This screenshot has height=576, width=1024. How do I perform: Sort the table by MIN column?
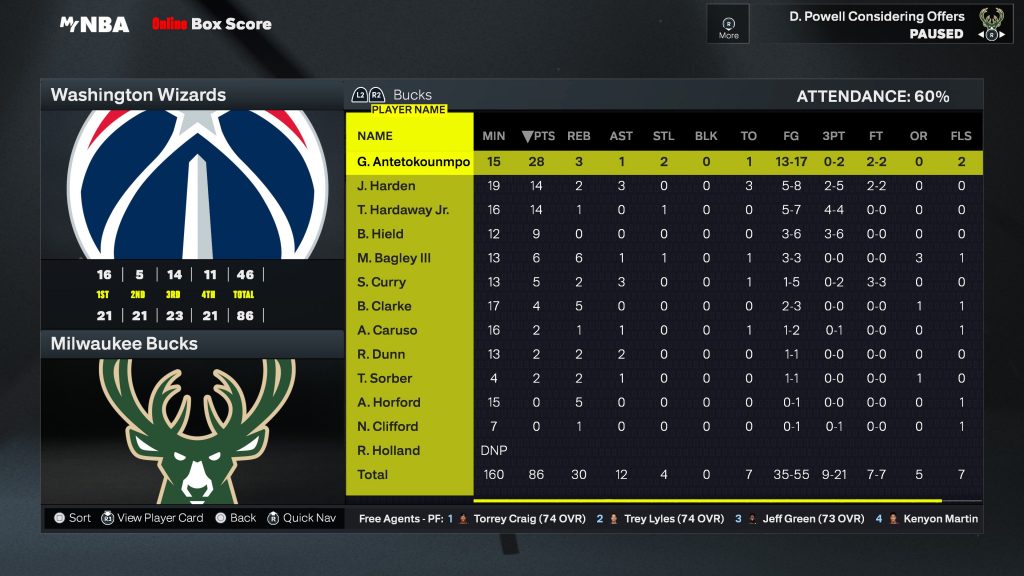coord(494,136)
